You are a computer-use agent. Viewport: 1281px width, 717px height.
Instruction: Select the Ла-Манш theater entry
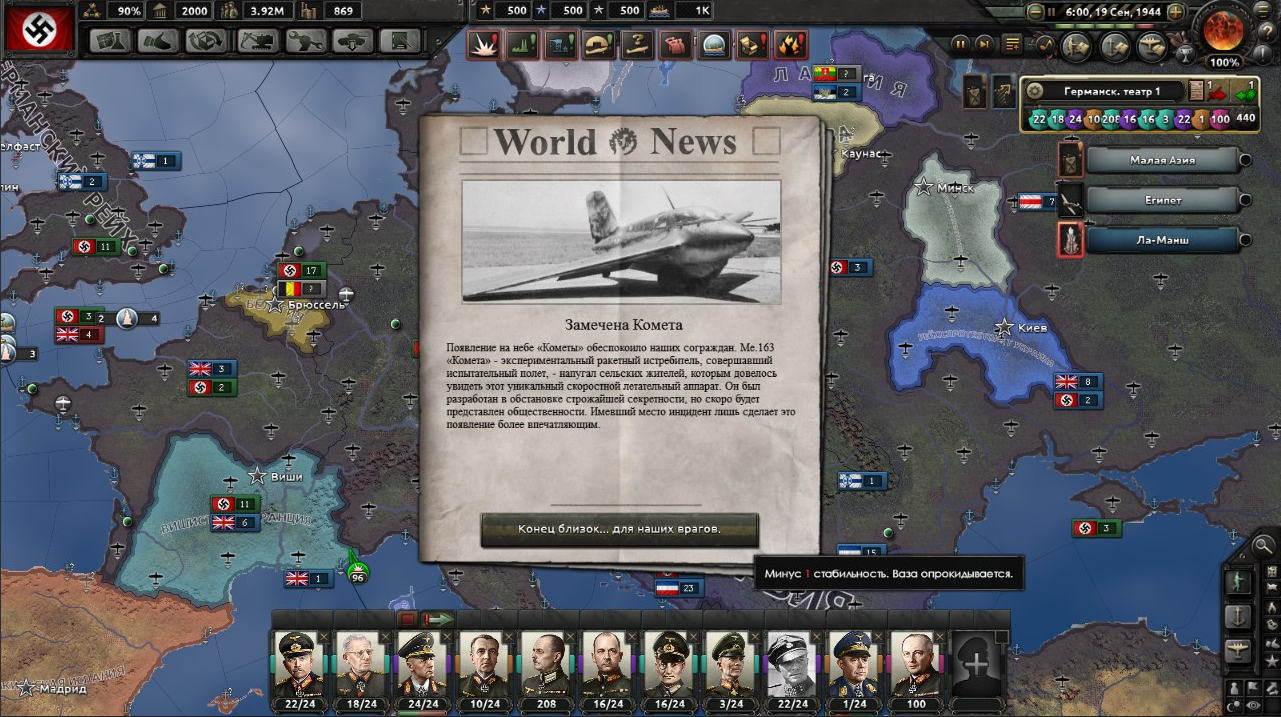pyautogui.click(x=1162, y=240)
